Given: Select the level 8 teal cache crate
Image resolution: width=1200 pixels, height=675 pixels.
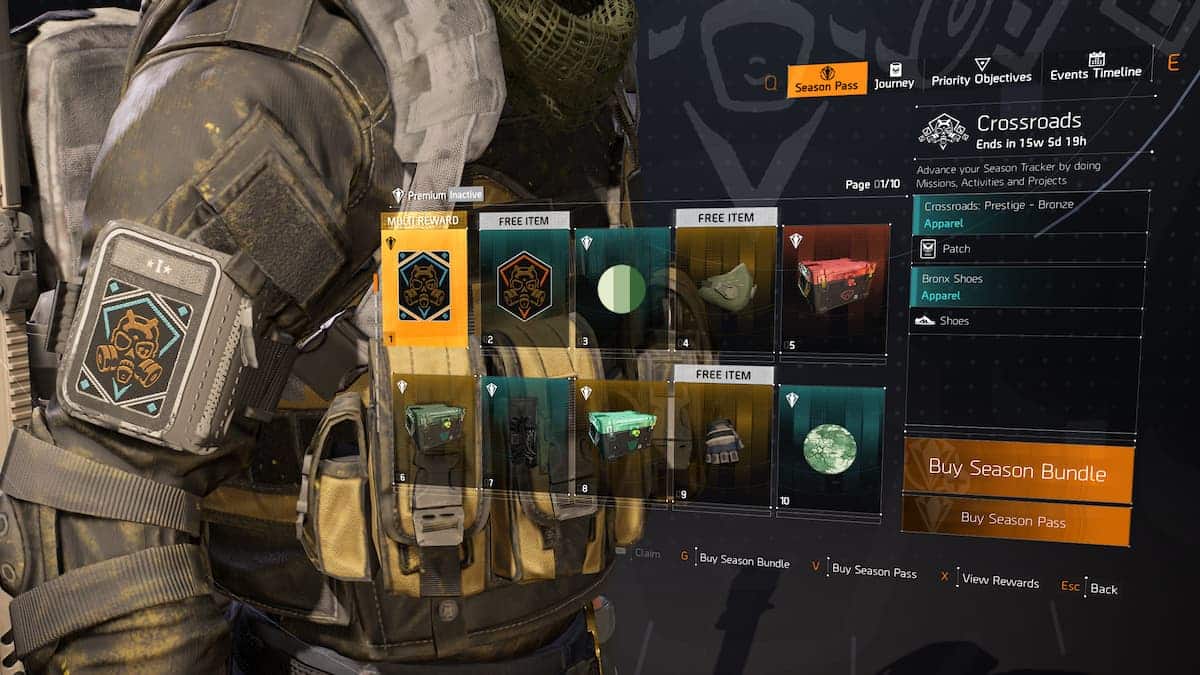Looking at the screenshot, I should (621, 435).
